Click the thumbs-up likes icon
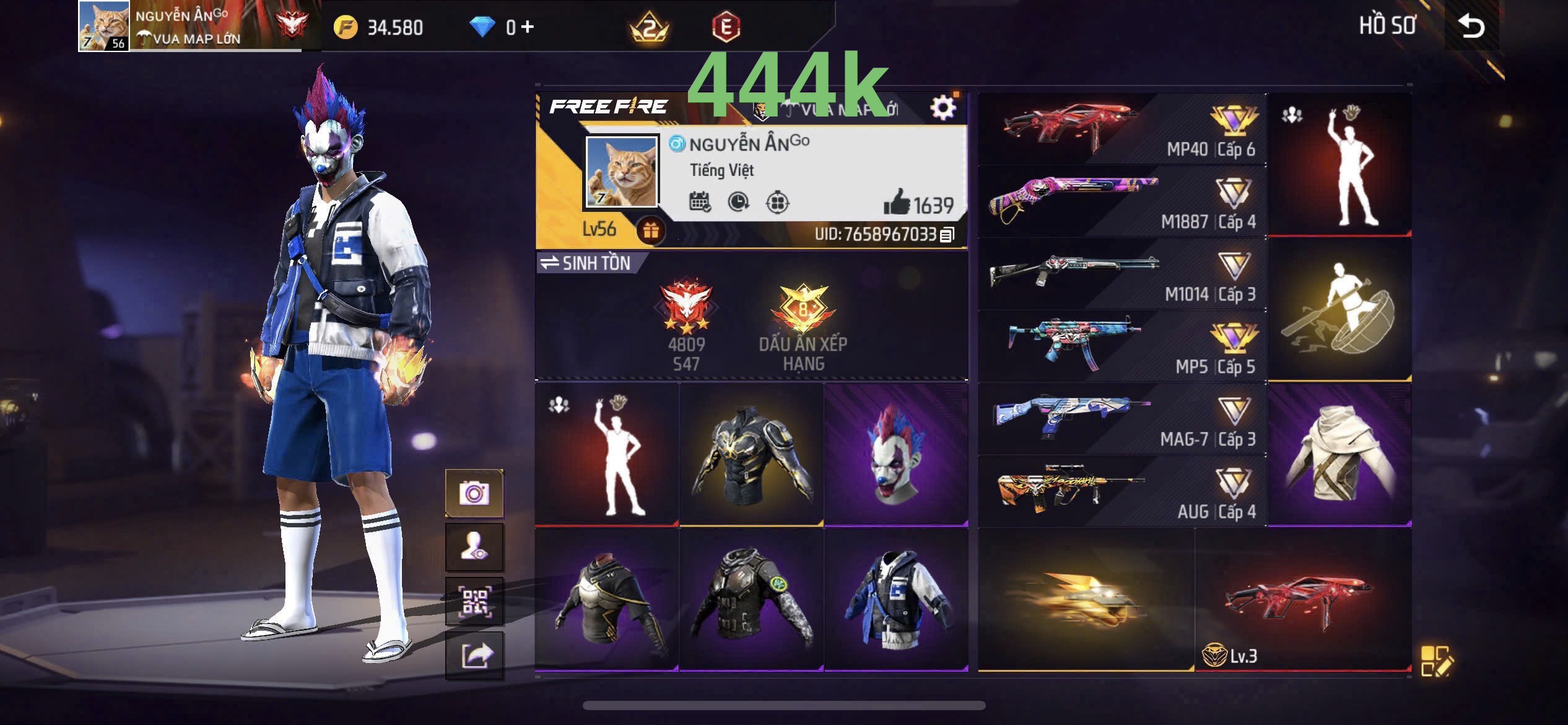The image size is (1568, 725). tap(896, 202)
